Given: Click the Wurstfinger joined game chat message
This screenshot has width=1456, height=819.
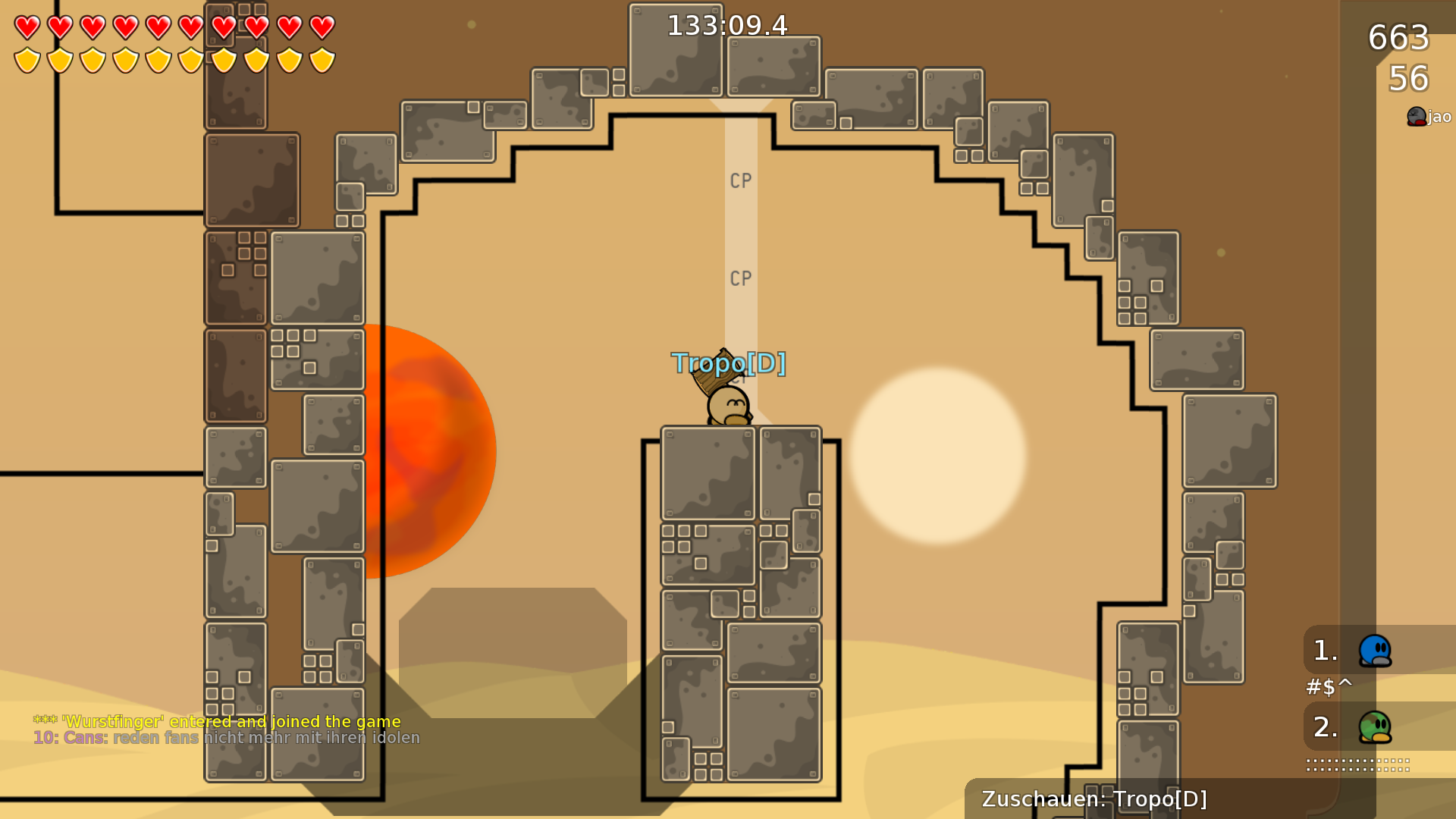Looking at the screenshot, I should (216, 722).
